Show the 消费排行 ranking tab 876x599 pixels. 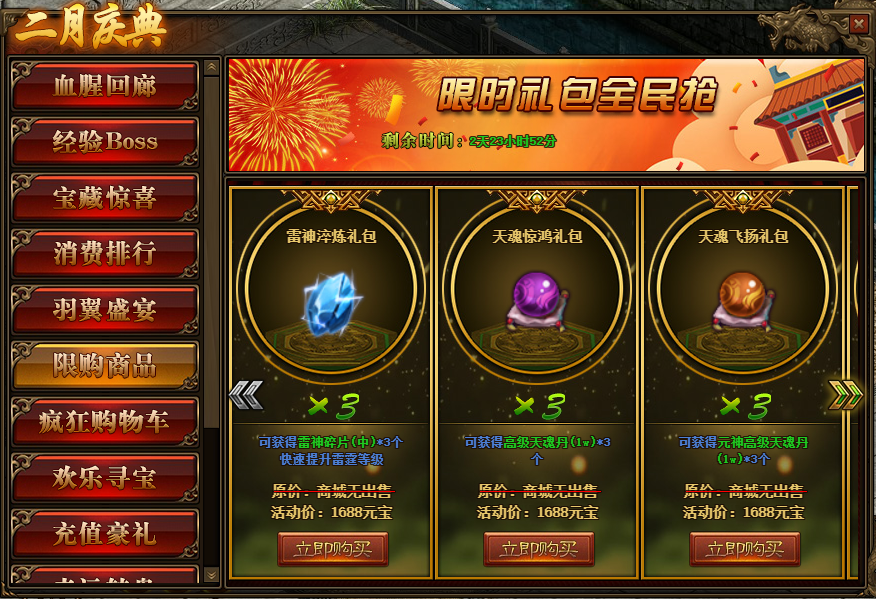tap(105, 254)
